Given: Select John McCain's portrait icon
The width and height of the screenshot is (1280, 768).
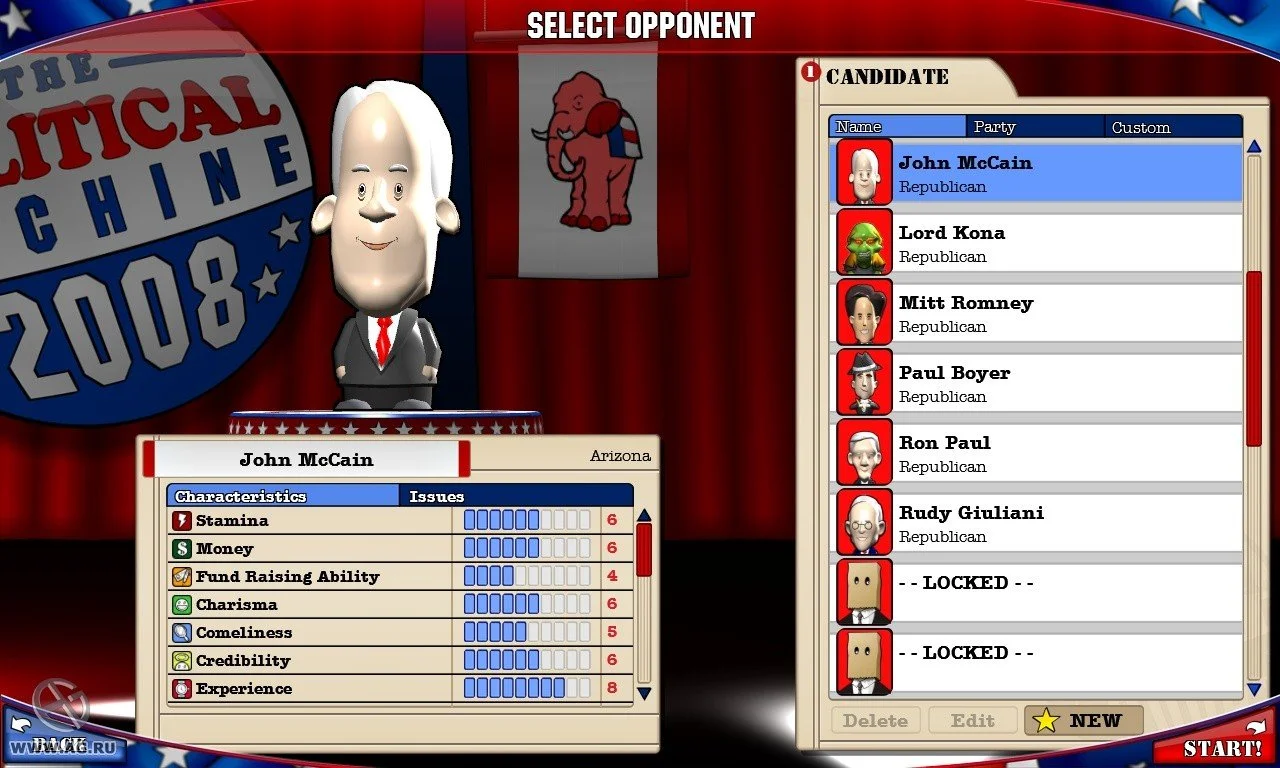Looking at the screenshot, I should pos(863,174).
